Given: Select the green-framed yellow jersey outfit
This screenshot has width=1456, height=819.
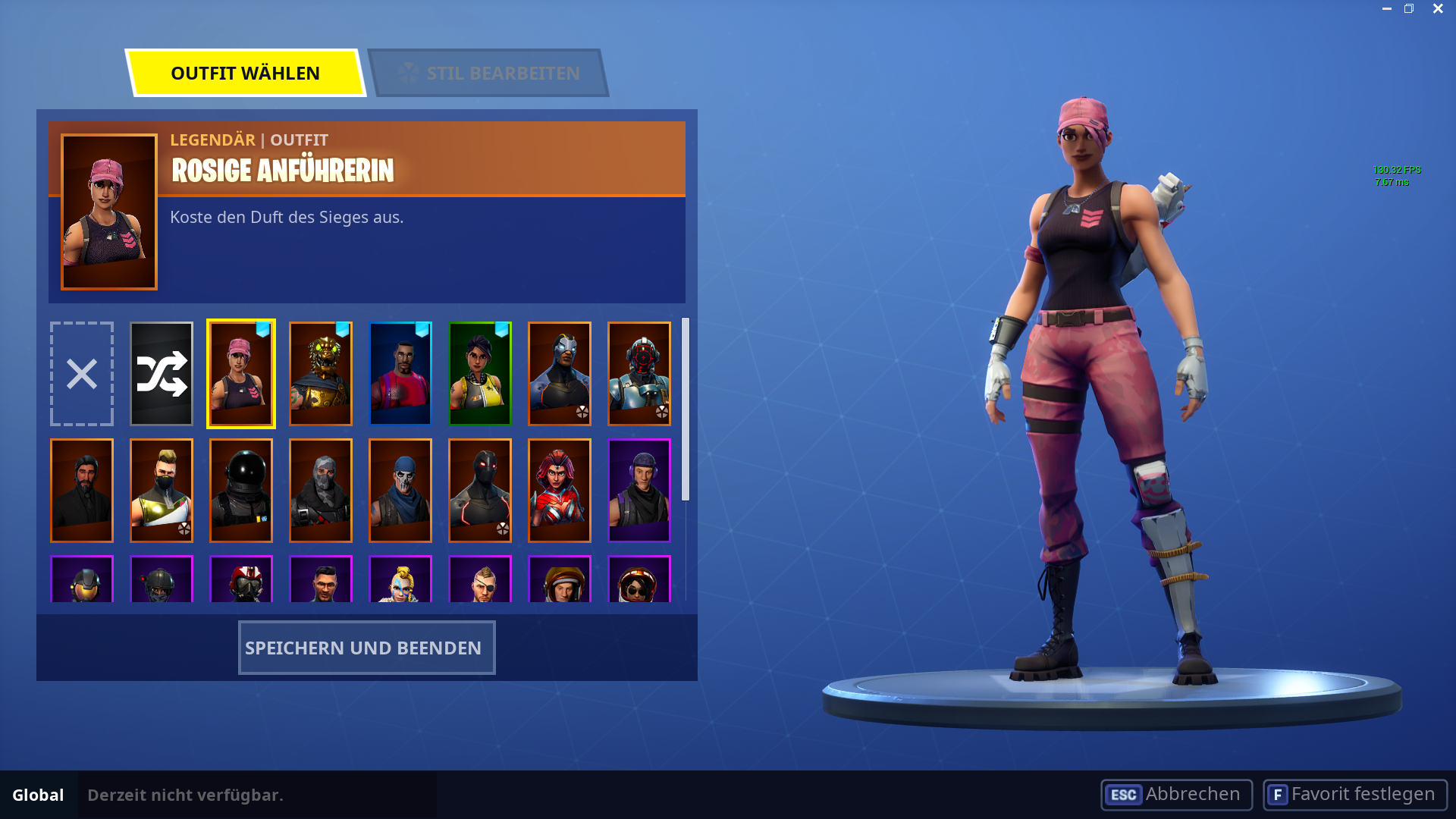Looking at the screenshot, I should pyautogui.click(x=479, y=373).
